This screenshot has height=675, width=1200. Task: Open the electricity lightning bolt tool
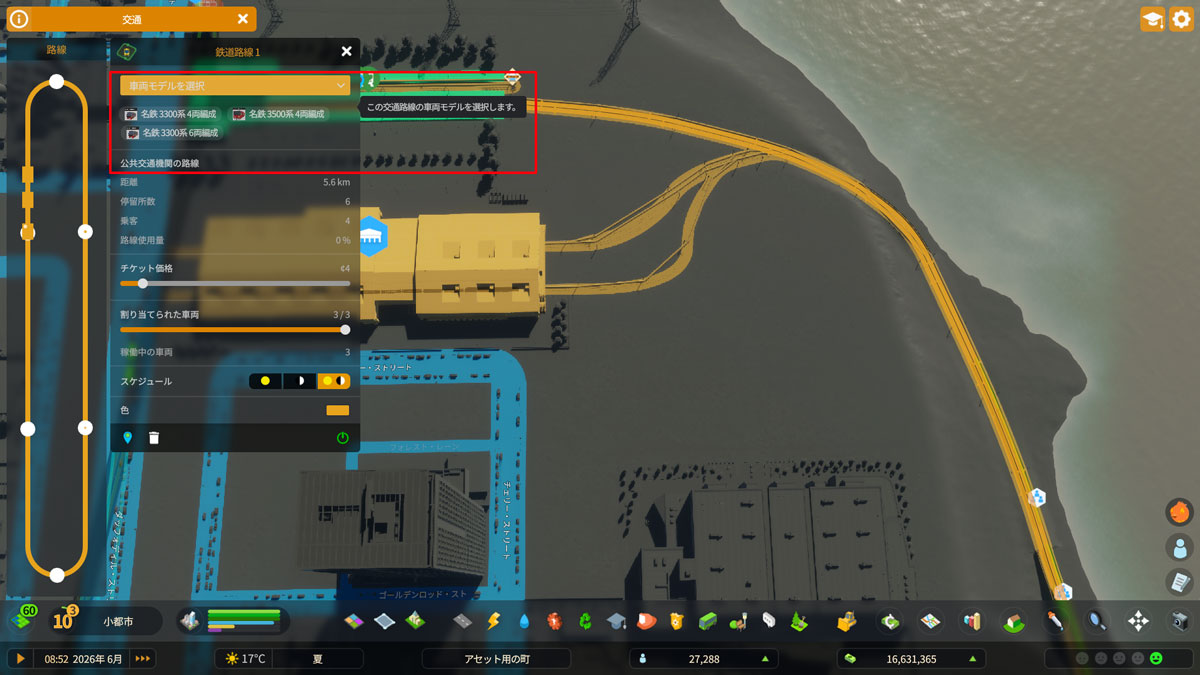tap(493, 621)
